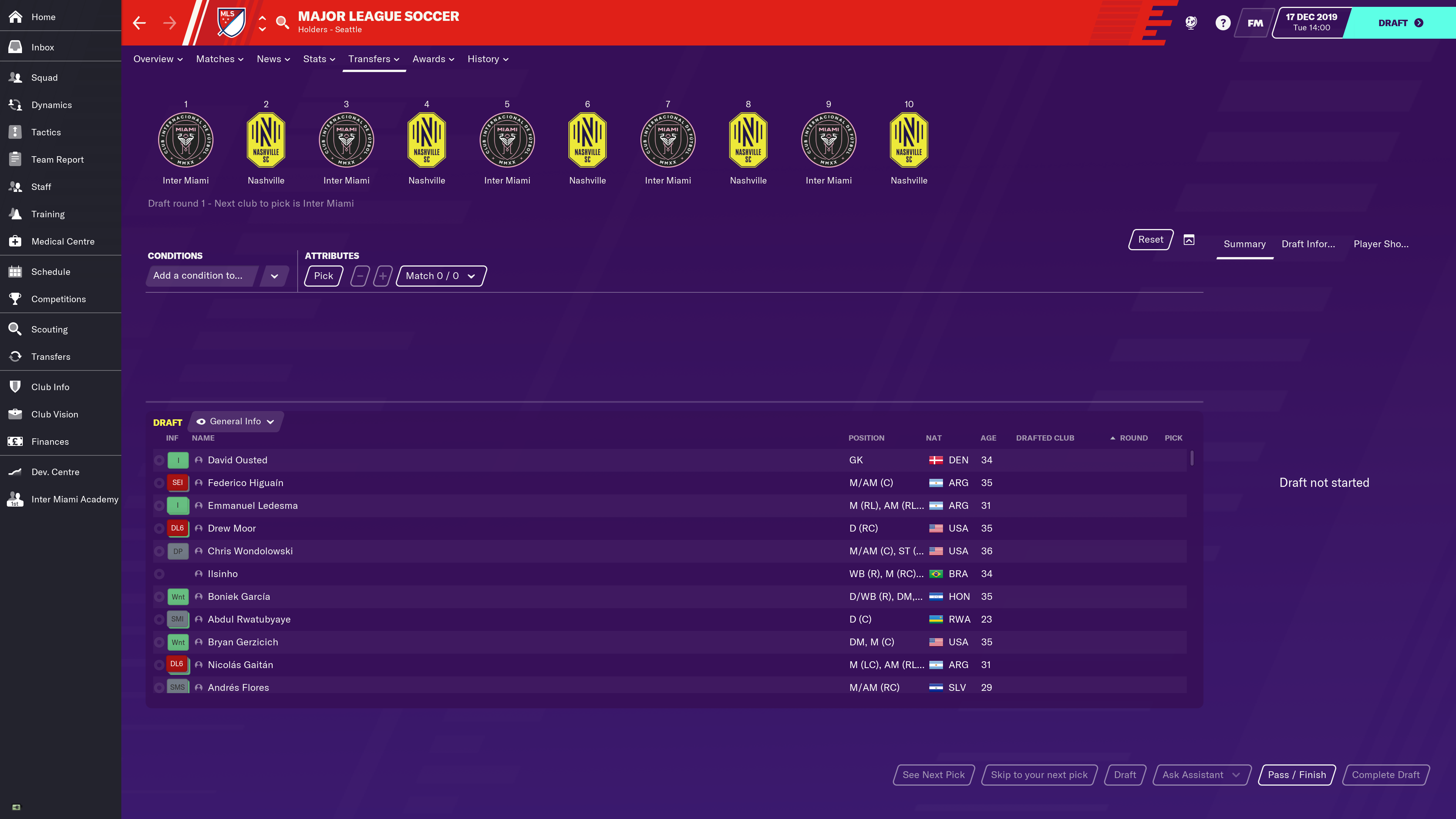Click the Complete Draft button
The image size is (1456, 819).
(1385, 775)
